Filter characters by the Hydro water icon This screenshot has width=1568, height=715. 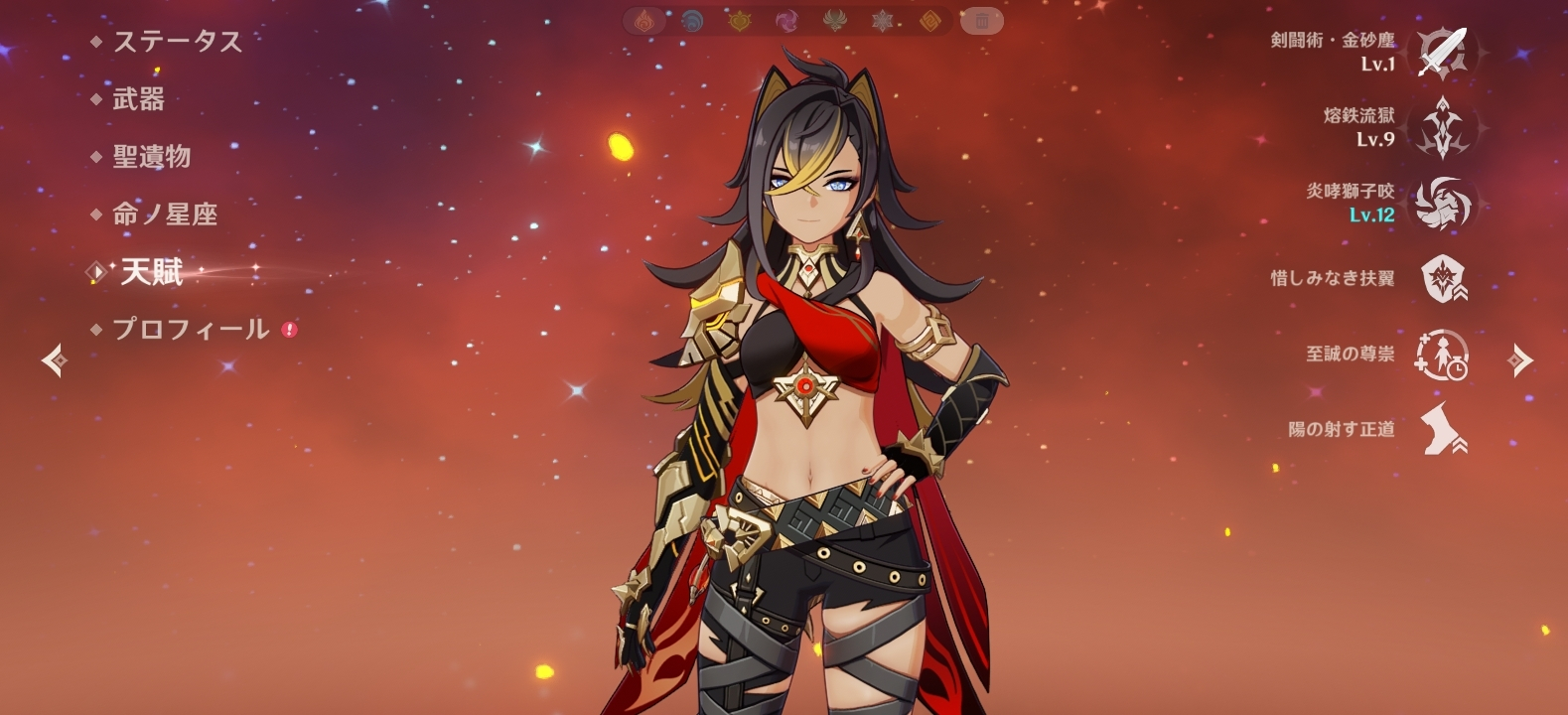692,20
